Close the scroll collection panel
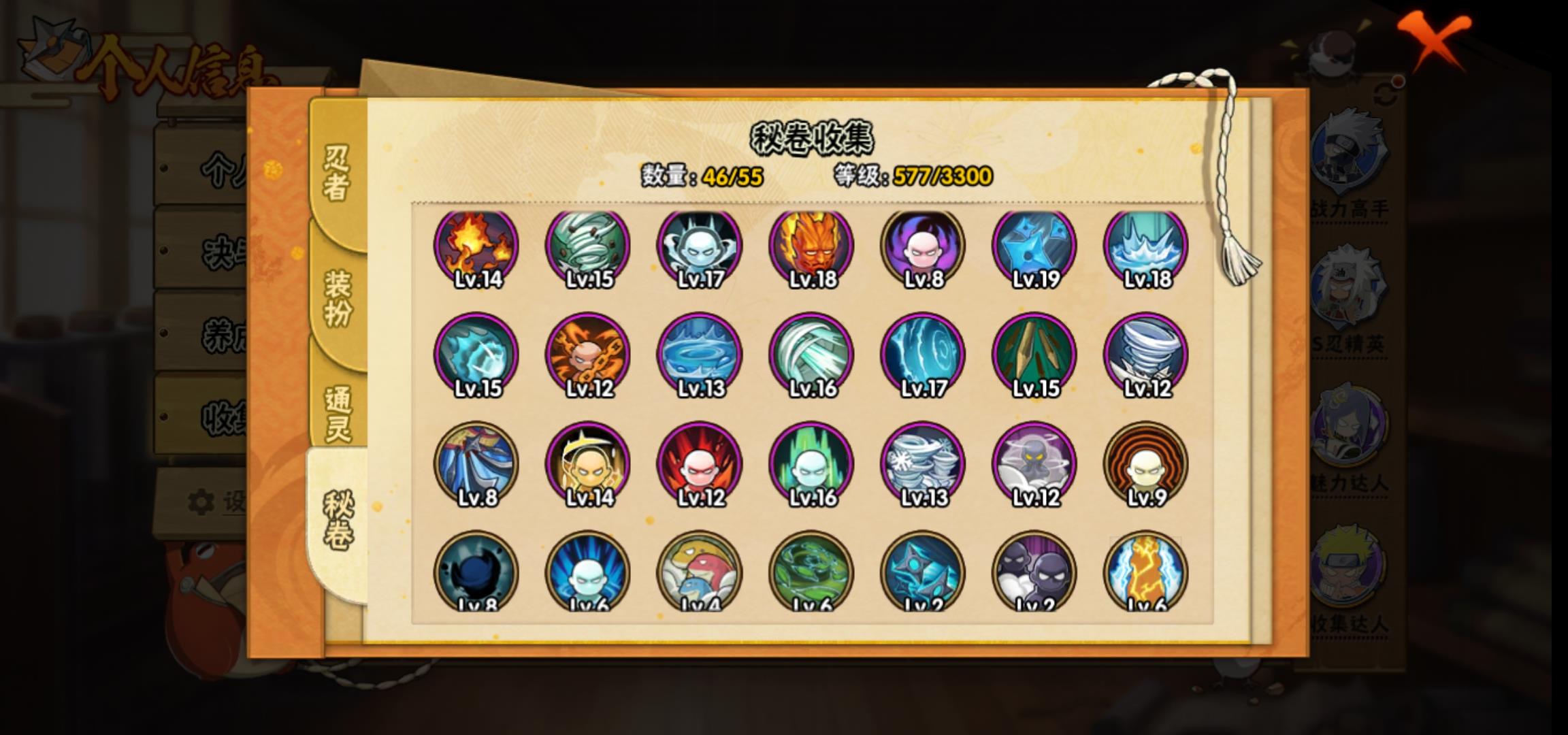 [1433, 39]
